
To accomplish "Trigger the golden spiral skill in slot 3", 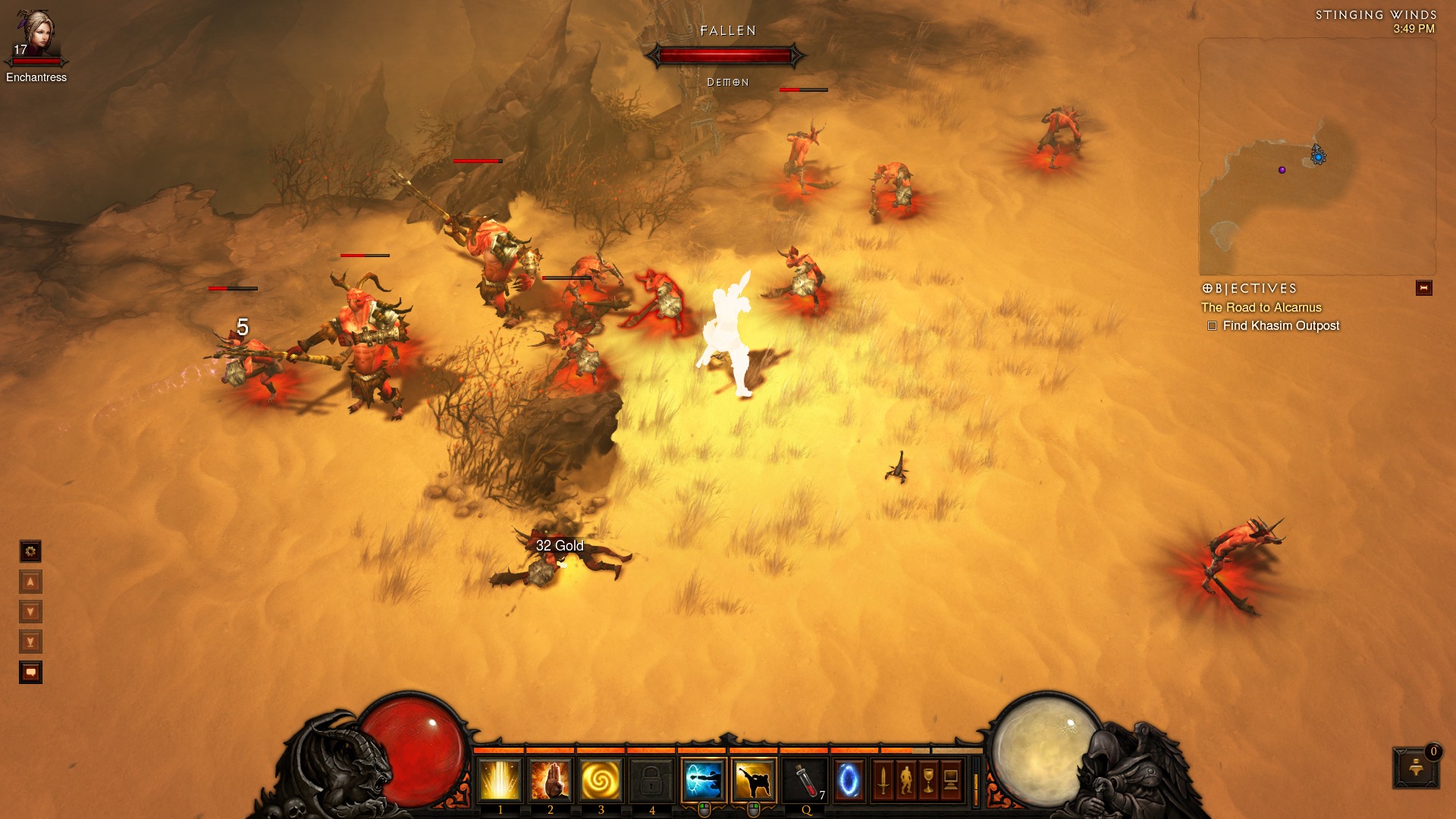I will coord(601,780).
